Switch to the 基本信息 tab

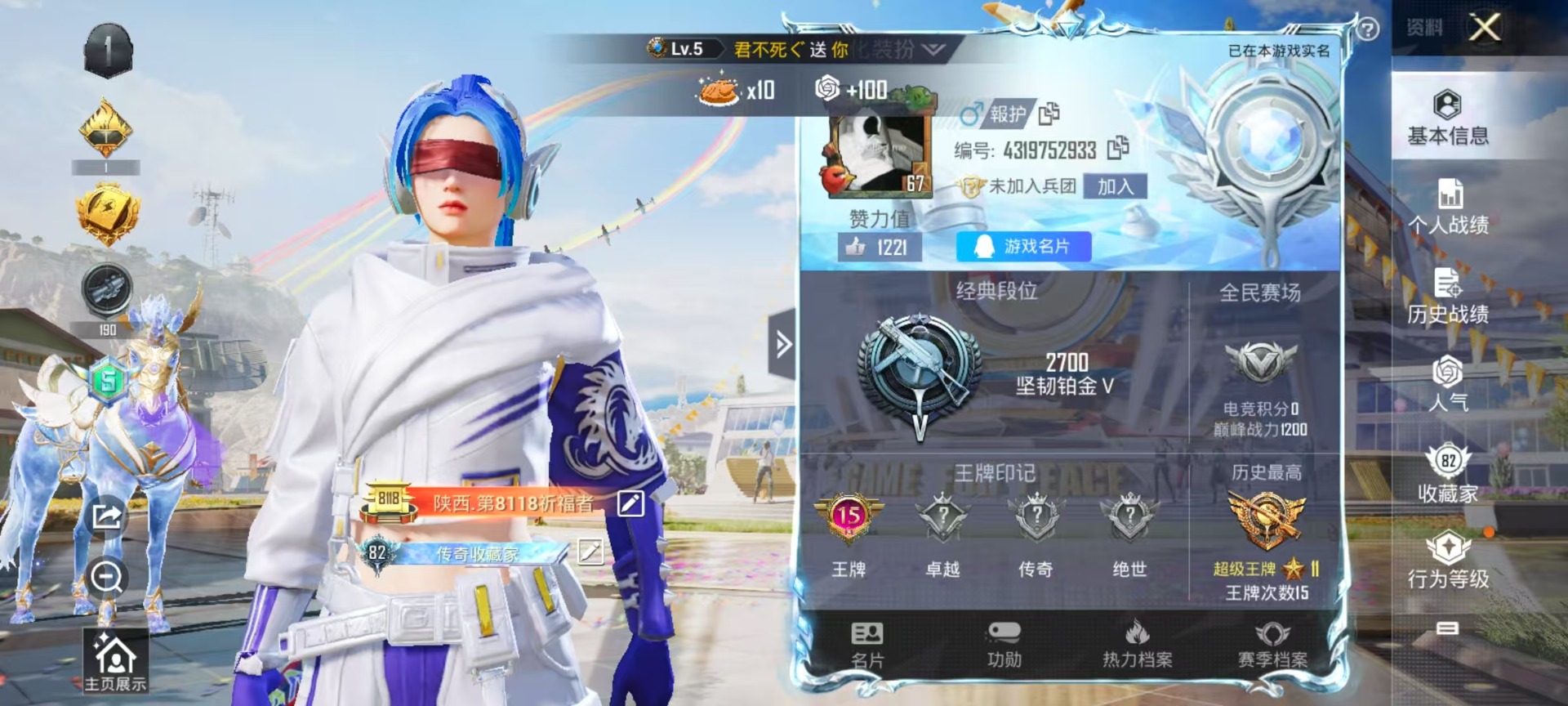[1448, 117]
